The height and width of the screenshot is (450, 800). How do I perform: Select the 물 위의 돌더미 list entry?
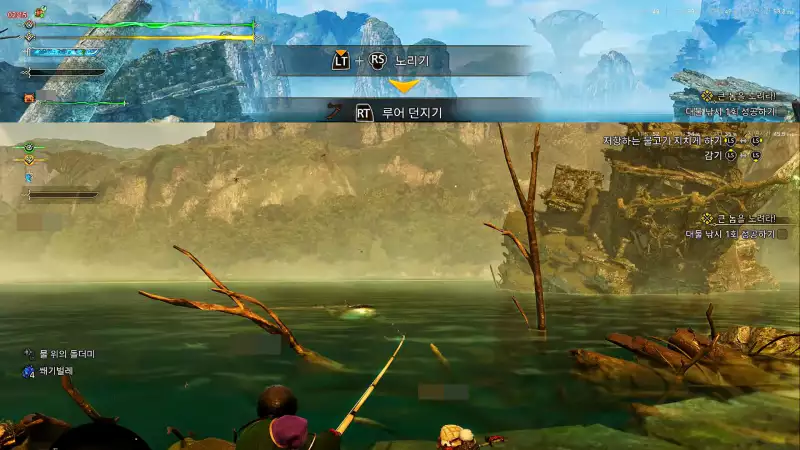pos(66,354)
